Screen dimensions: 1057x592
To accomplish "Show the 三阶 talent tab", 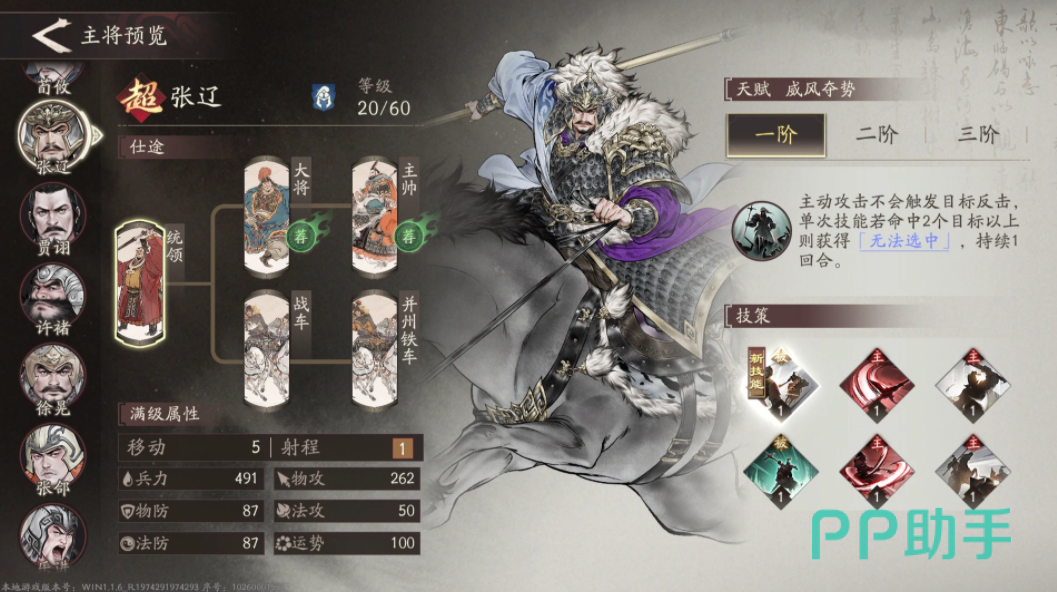I will [977, 135].
